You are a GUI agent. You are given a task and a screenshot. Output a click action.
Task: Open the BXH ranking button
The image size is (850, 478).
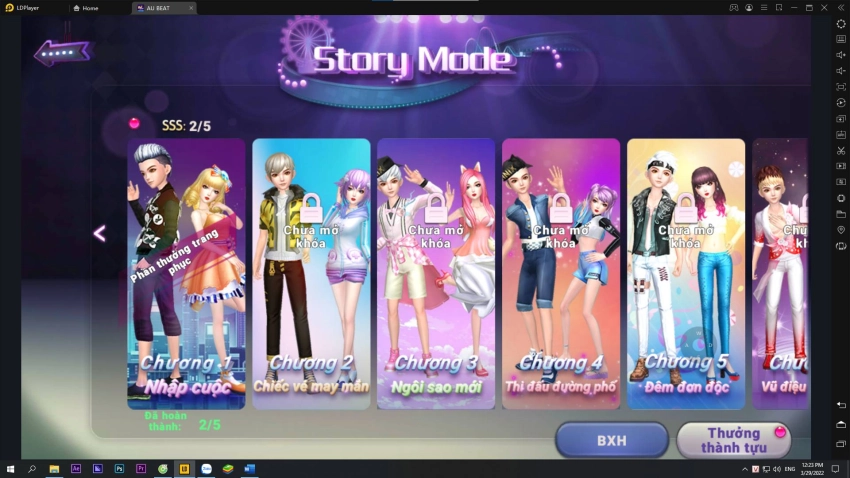click(611, 440)
